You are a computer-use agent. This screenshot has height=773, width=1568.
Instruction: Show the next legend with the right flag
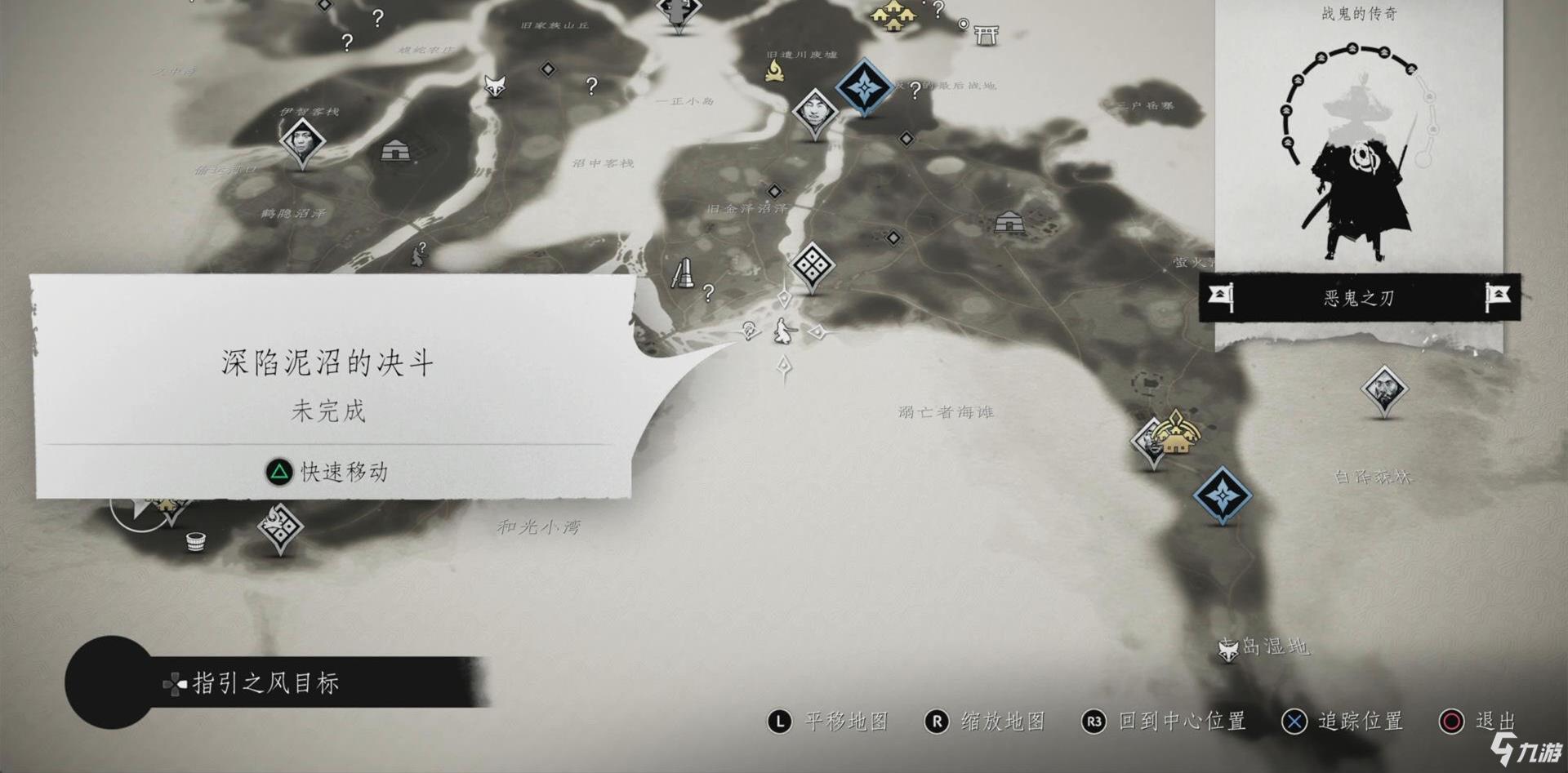pyautogui.click(x=1497, y=297)
